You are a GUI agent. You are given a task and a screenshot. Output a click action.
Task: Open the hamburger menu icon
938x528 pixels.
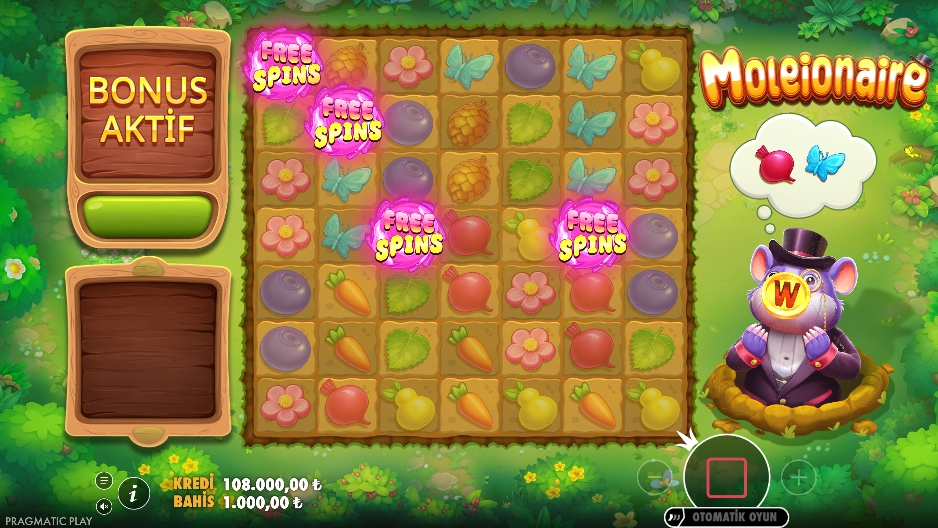coord(103,480)
